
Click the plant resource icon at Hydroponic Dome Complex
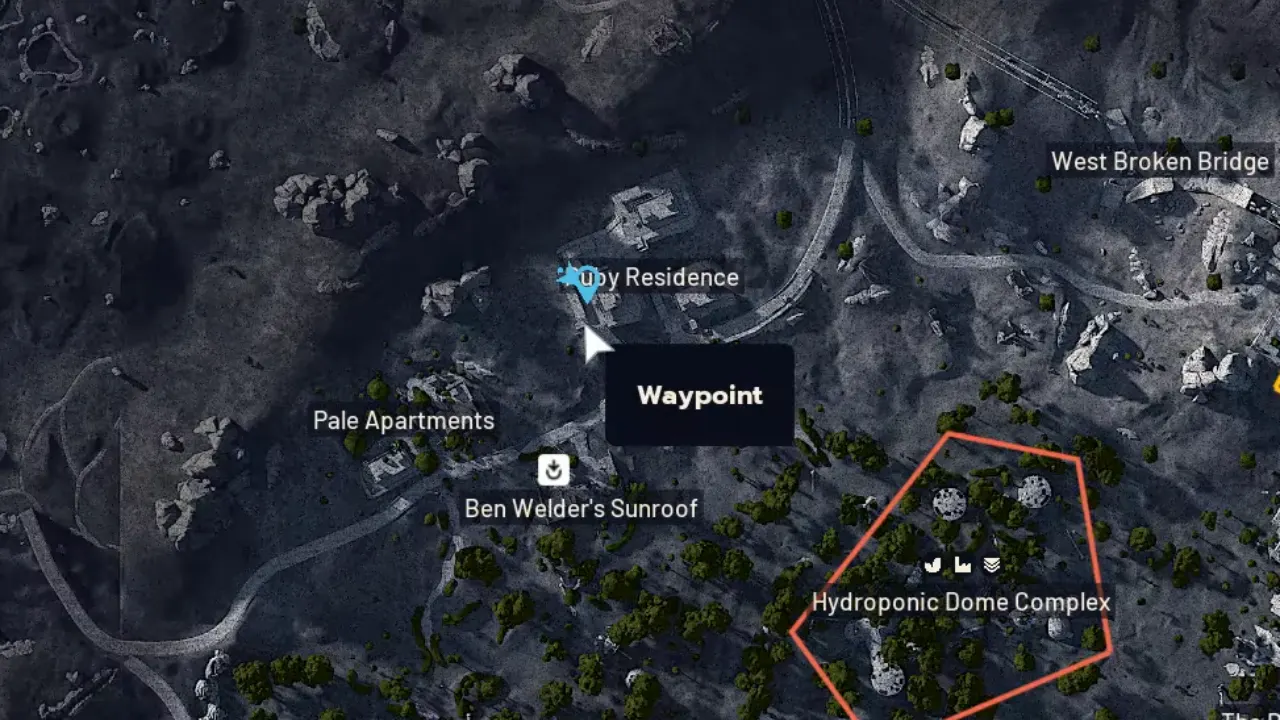[933, 564]
